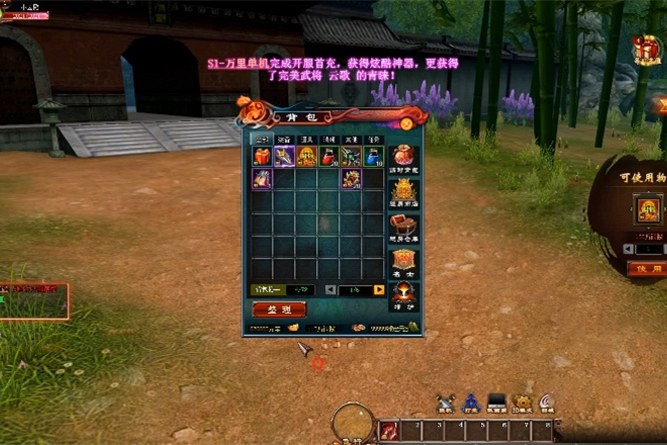Go to previous inventory page arrow

[x=331, y=290]
